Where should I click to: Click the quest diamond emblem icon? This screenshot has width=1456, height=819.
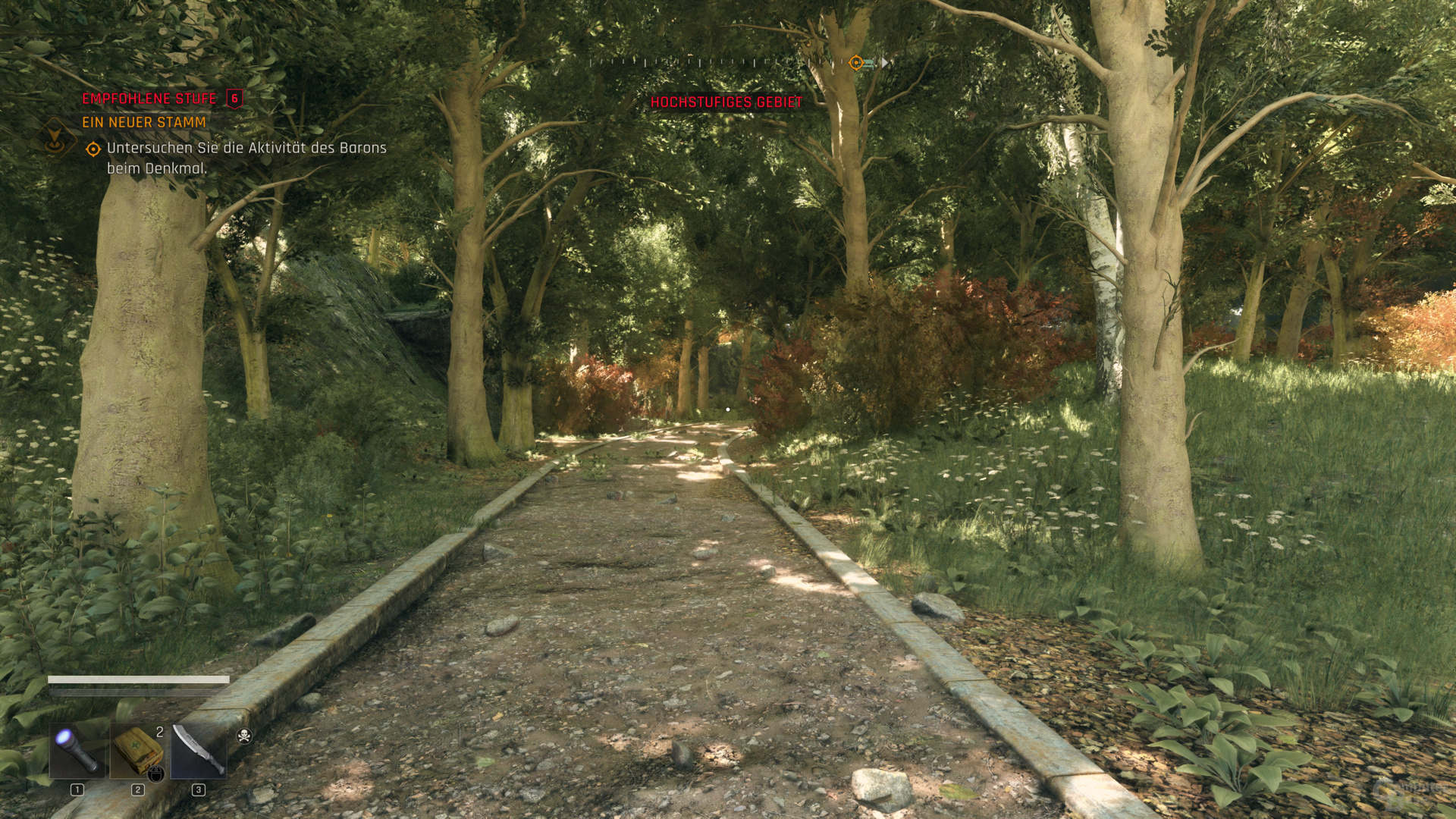pyautogui.click(x=54, y=136)
